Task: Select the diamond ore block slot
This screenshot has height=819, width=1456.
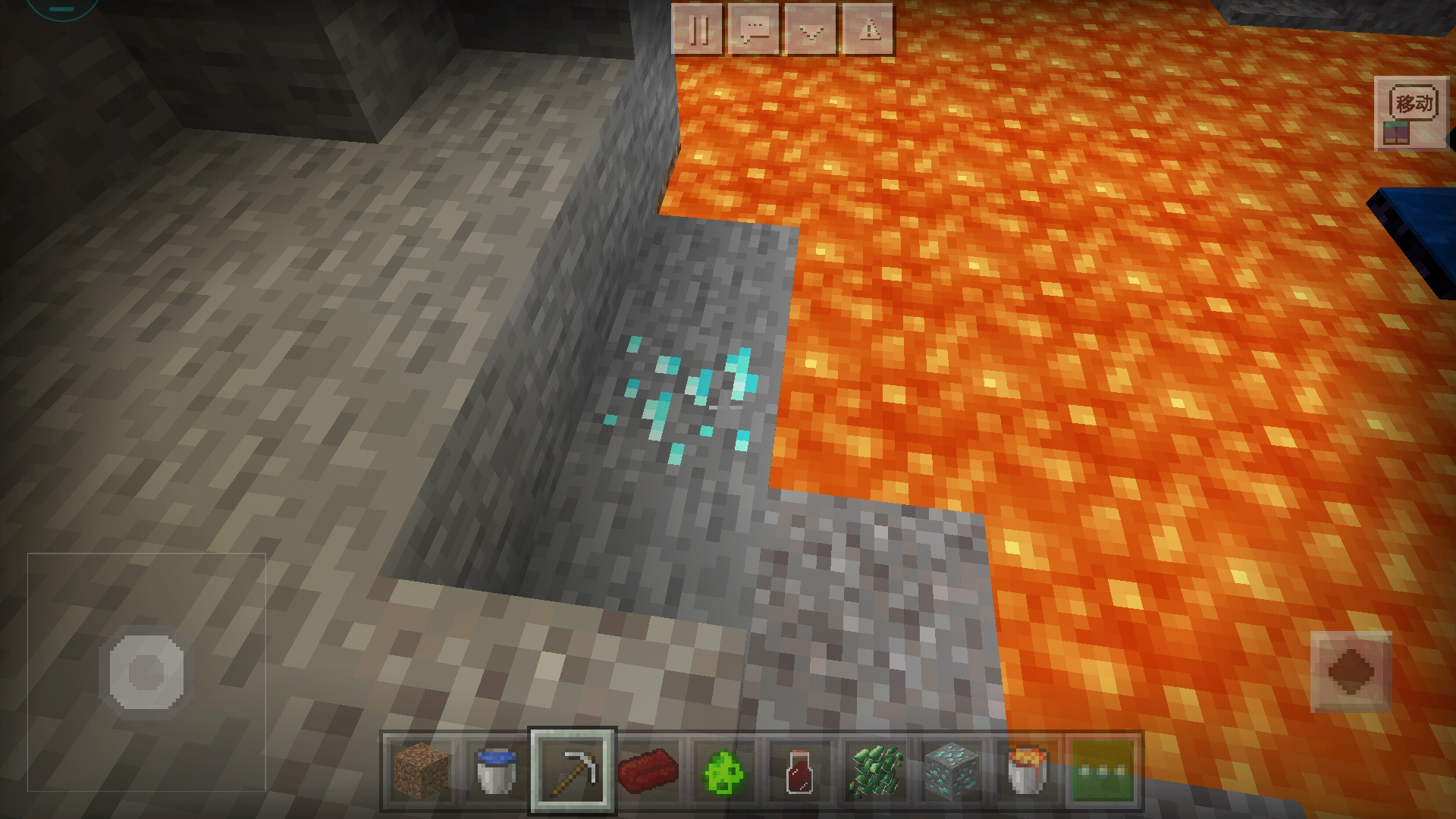Action: click(952, 771)
